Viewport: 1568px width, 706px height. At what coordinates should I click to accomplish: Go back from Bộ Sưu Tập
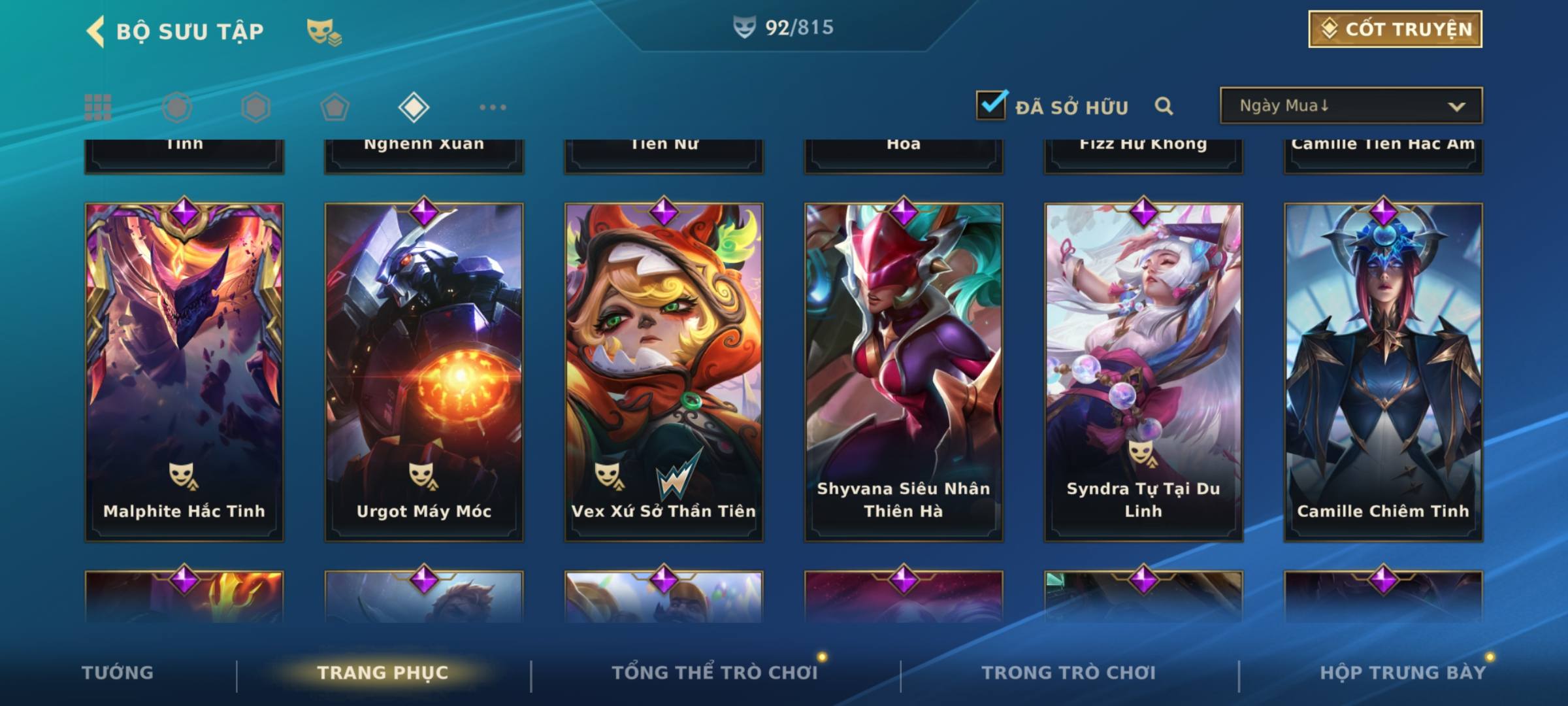(95, 31)
